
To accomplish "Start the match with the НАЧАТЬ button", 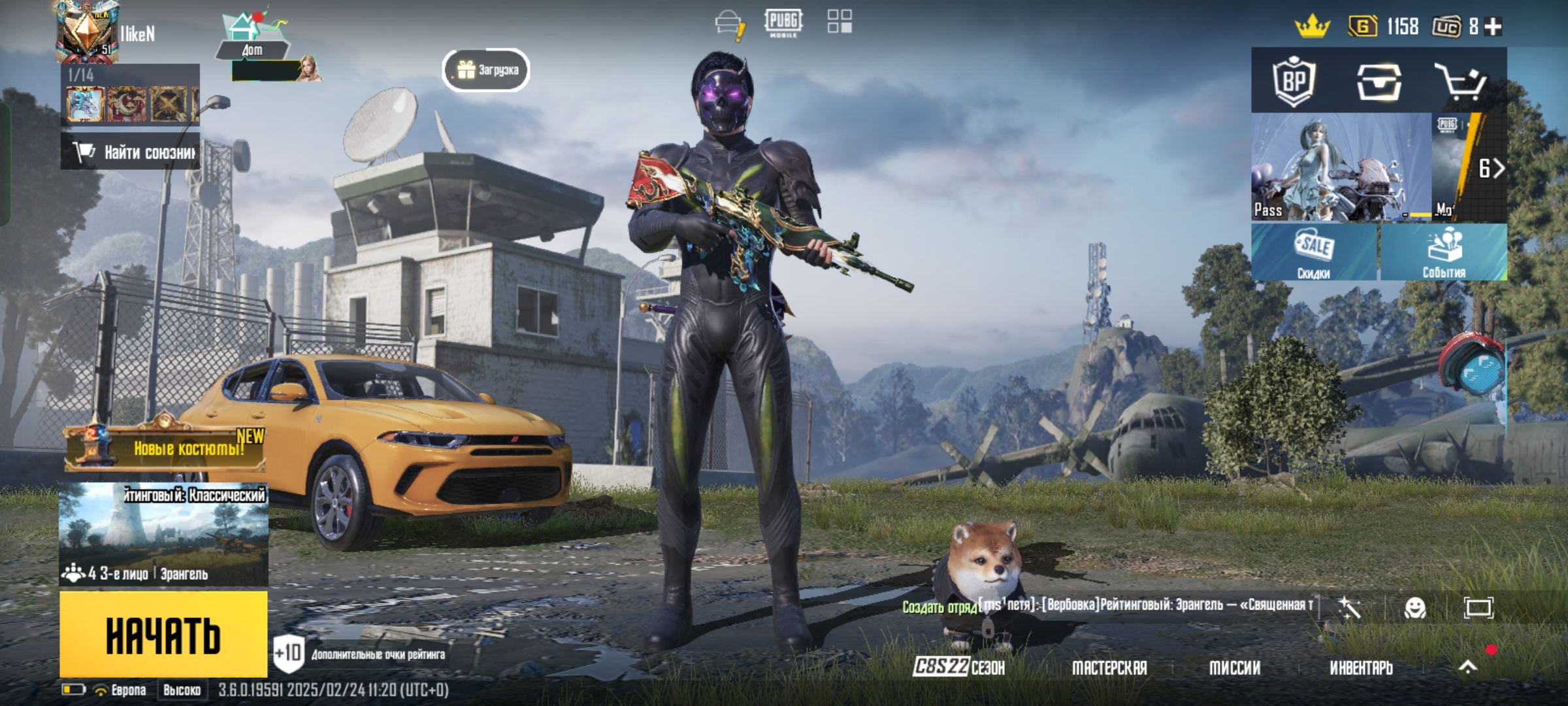I will coord(163,634).
